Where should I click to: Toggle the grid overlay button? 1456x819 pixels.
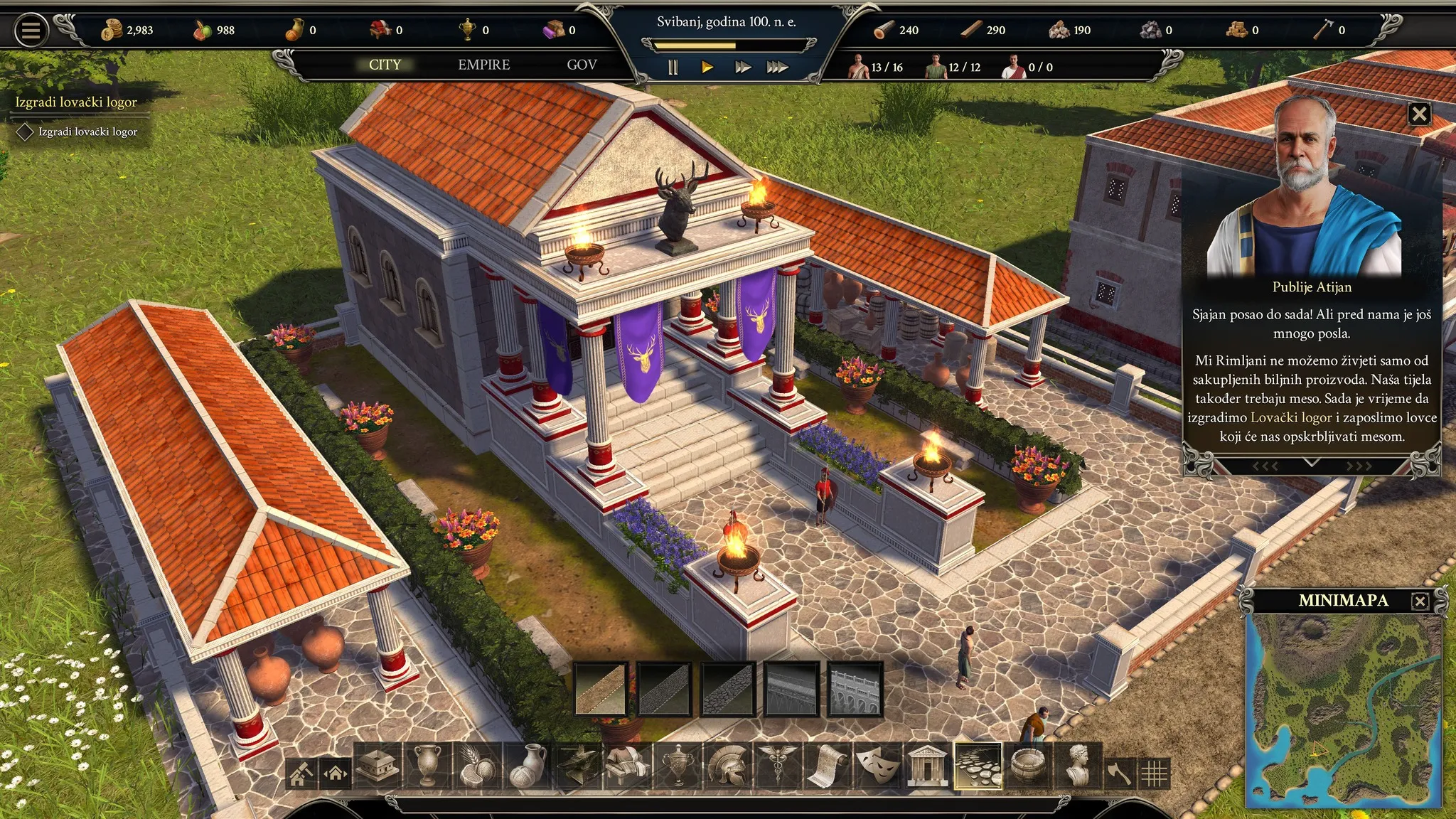(1154, 773)
